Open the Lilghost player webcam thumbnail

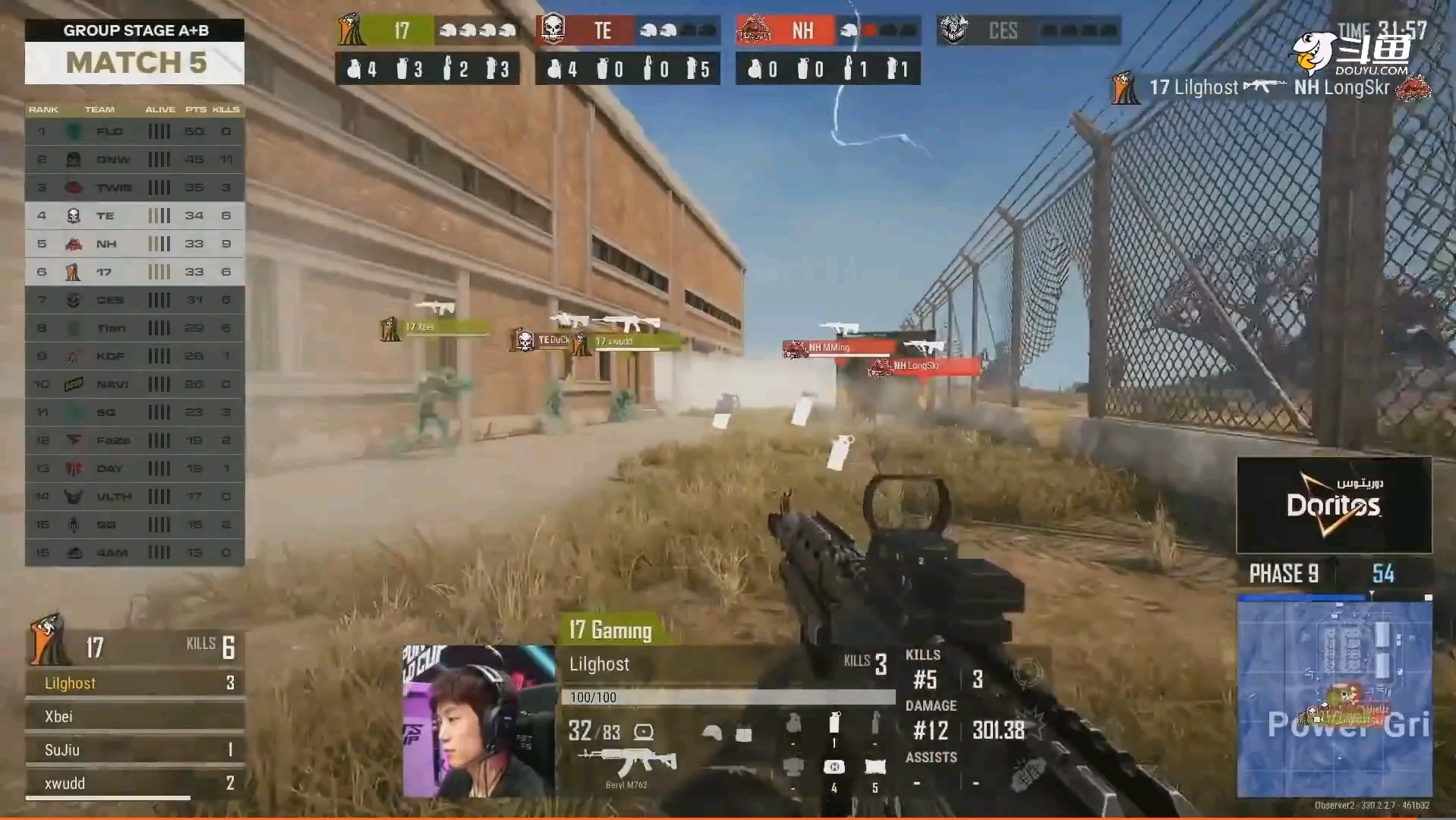click(x=478, y=721)
